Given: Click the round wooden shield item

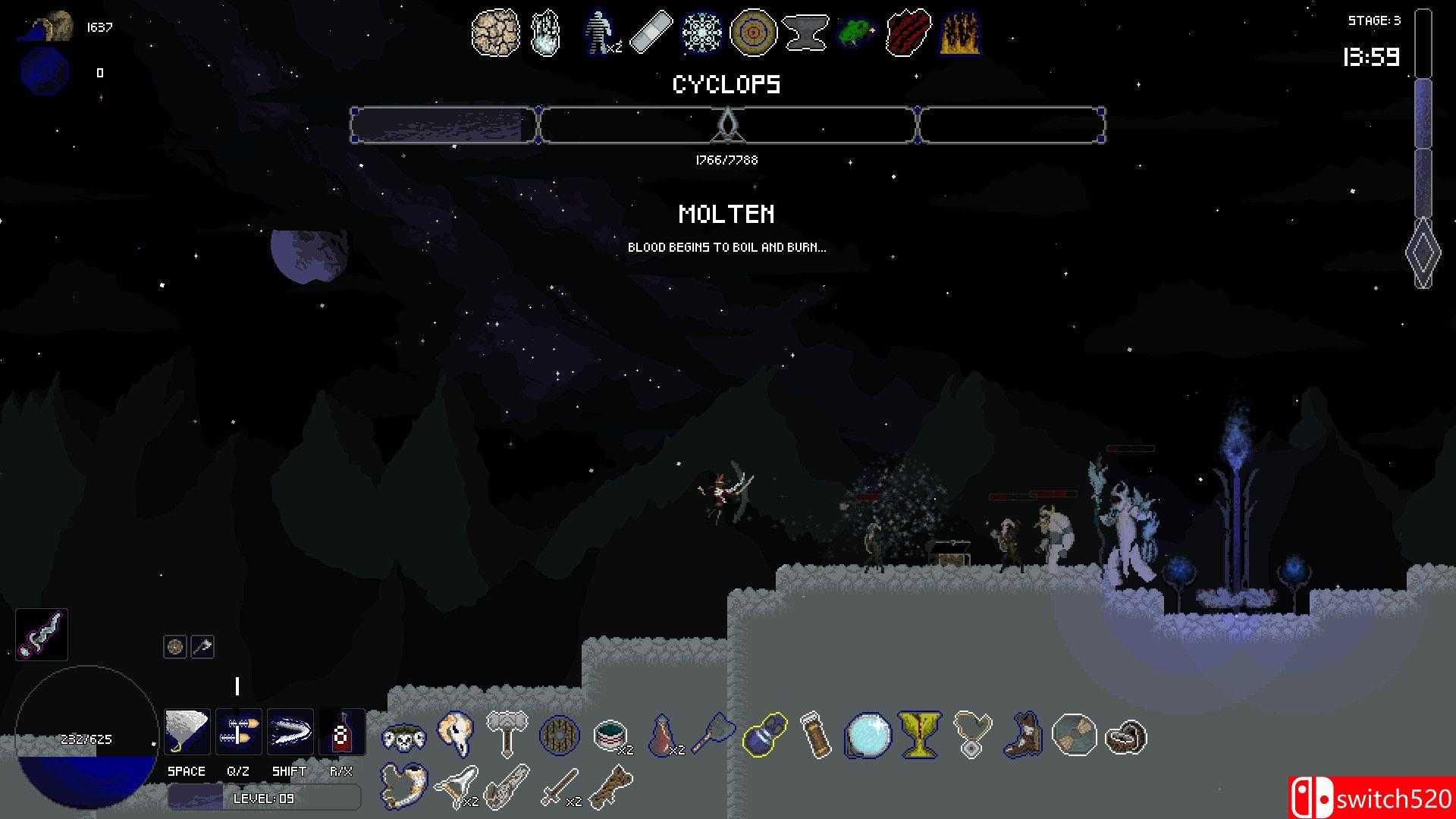Looking at the screenshot, I should (x=559, y=736).
